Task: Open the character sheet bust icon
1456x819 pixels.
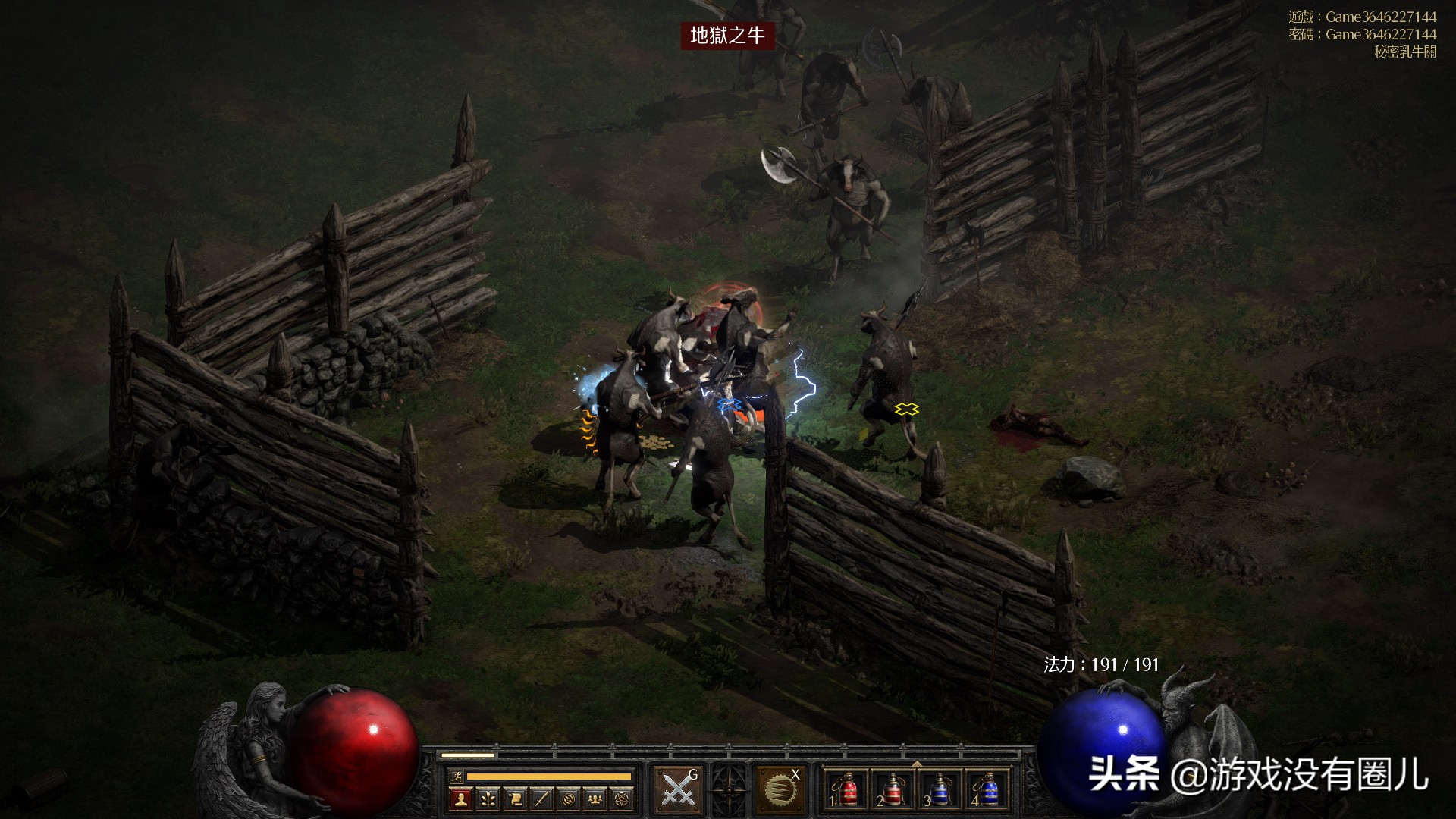Action: click(460, 799)
